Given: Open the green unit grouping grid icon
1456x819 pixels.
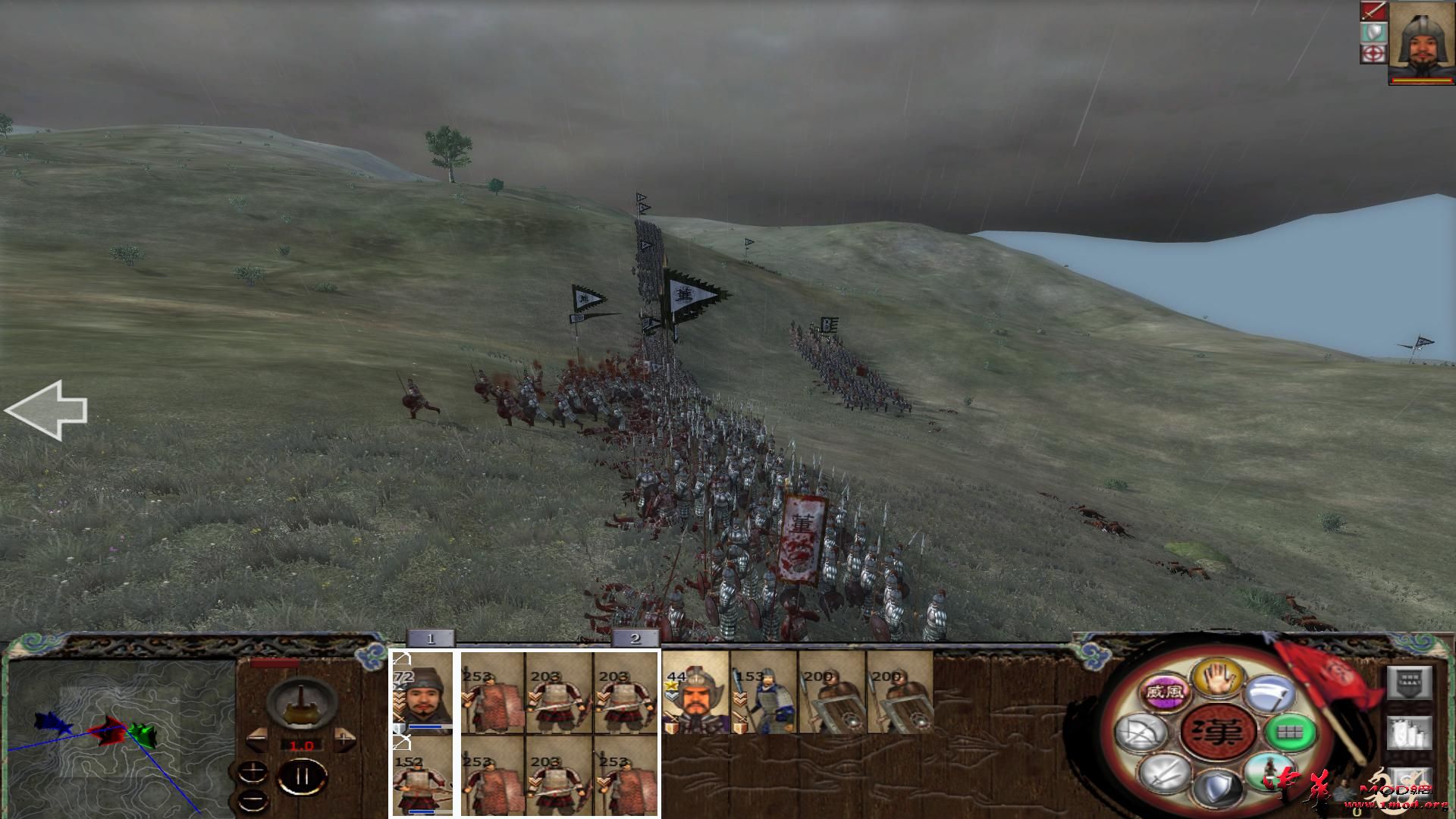Looking at the screenshot, I should point(1291,733).
